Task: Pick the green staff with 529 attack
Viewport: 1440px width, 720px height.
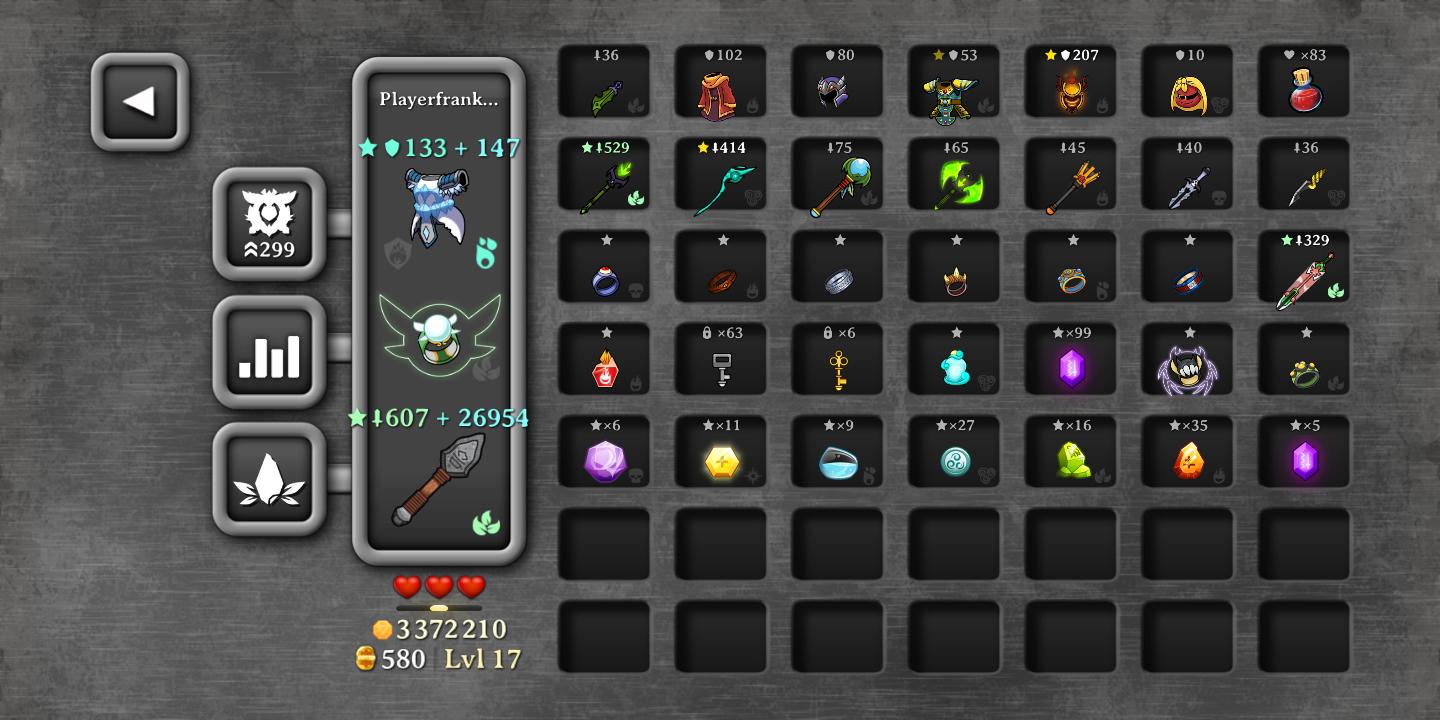Action: (x=604, y=181)
